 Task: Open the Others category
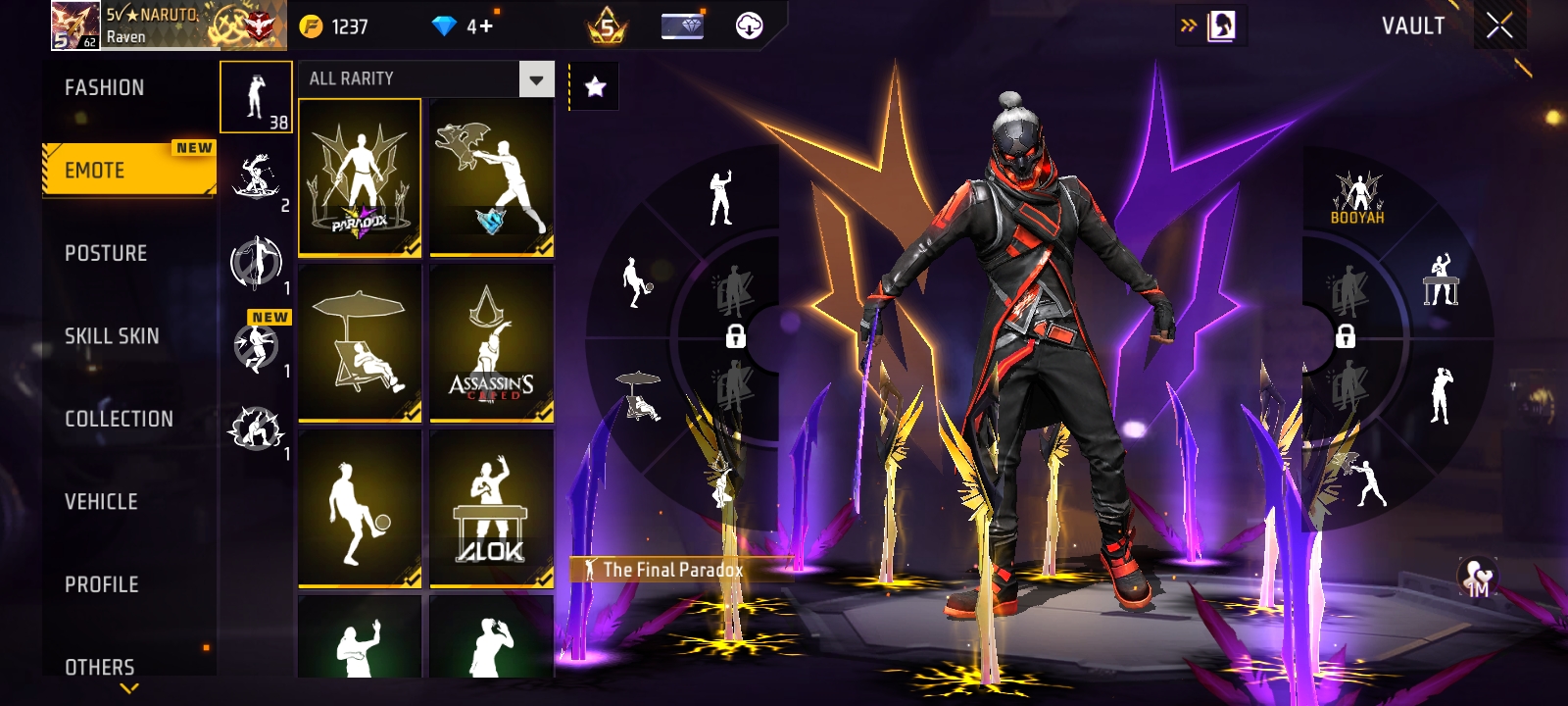tap(100, 667)
